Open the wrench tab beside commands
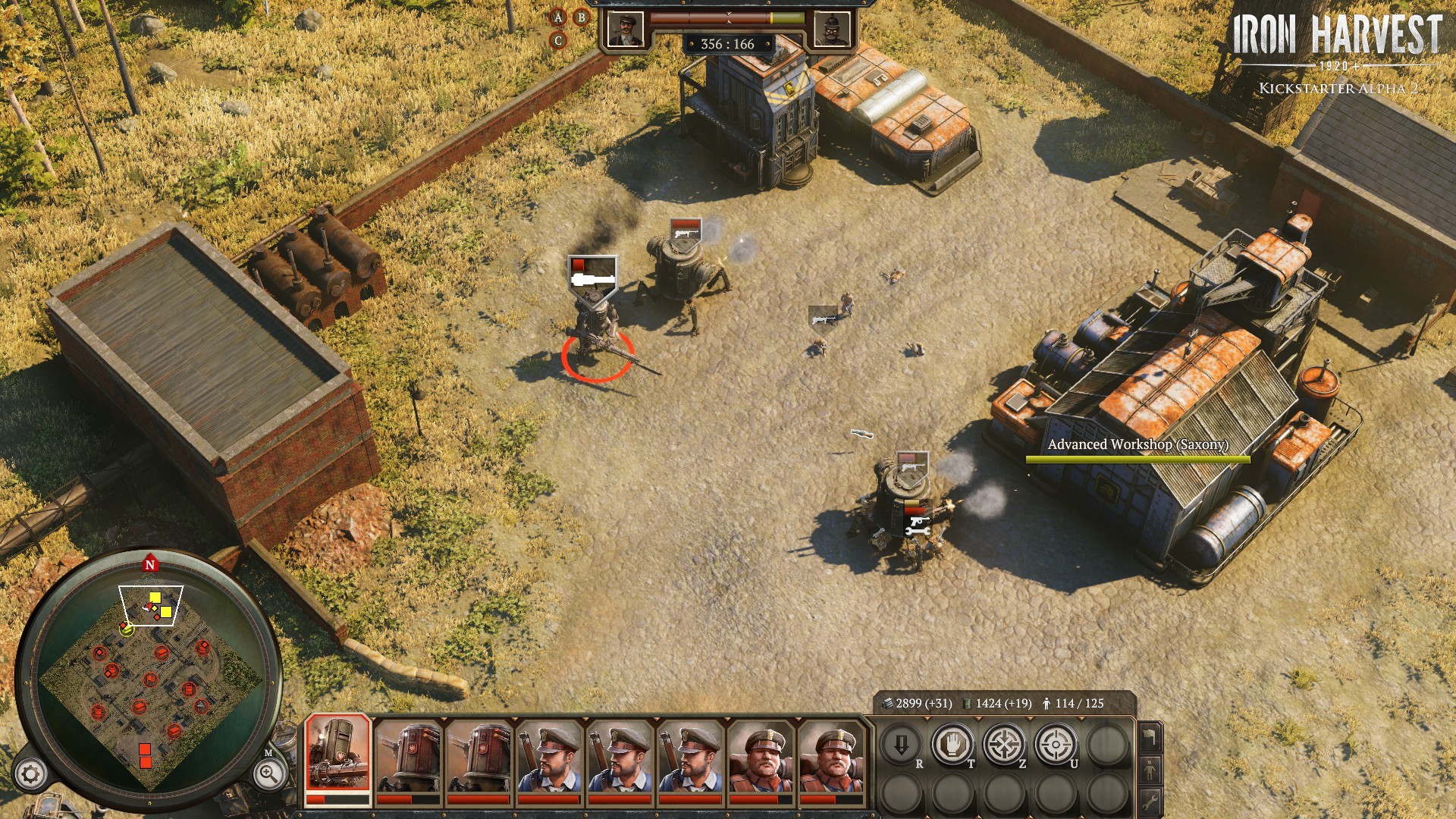 [1150, 801]
